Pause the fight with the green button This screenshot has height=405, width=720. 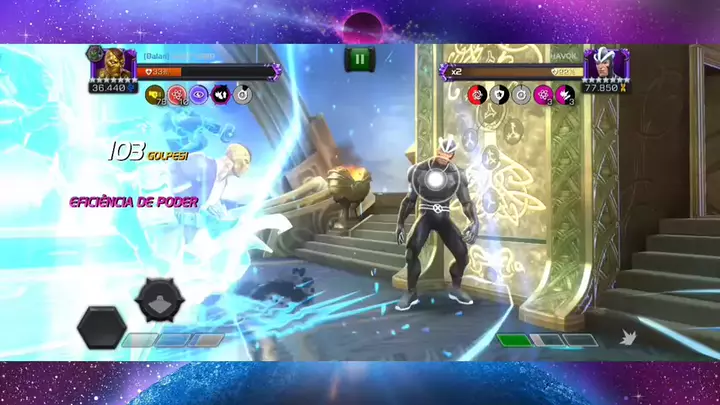coord(360,59)
